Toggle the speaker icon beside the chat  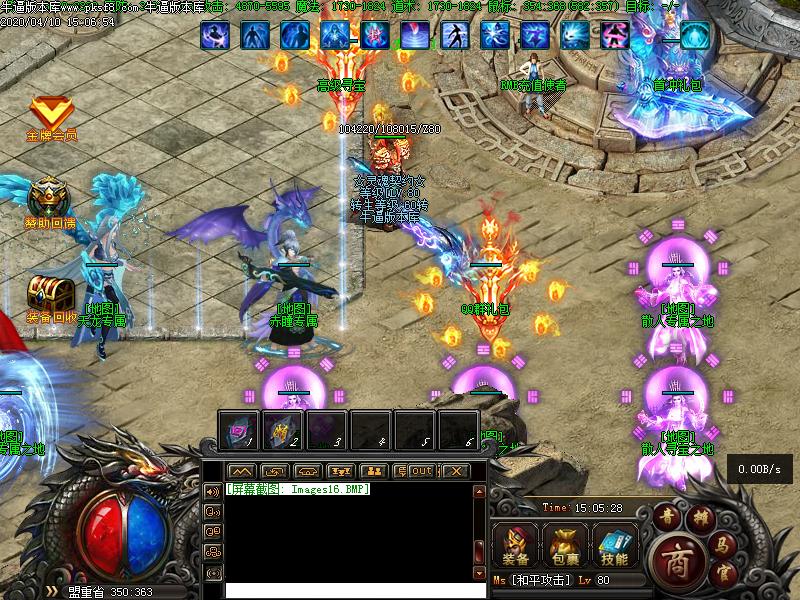(212, 491)
